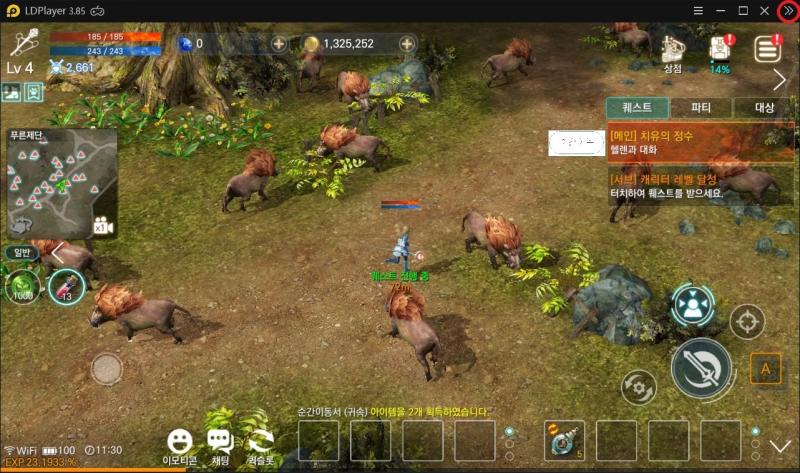Click the crosshair target button
Image resolution: width=800 pixels, height=473 pixels.
coord(746,322)
